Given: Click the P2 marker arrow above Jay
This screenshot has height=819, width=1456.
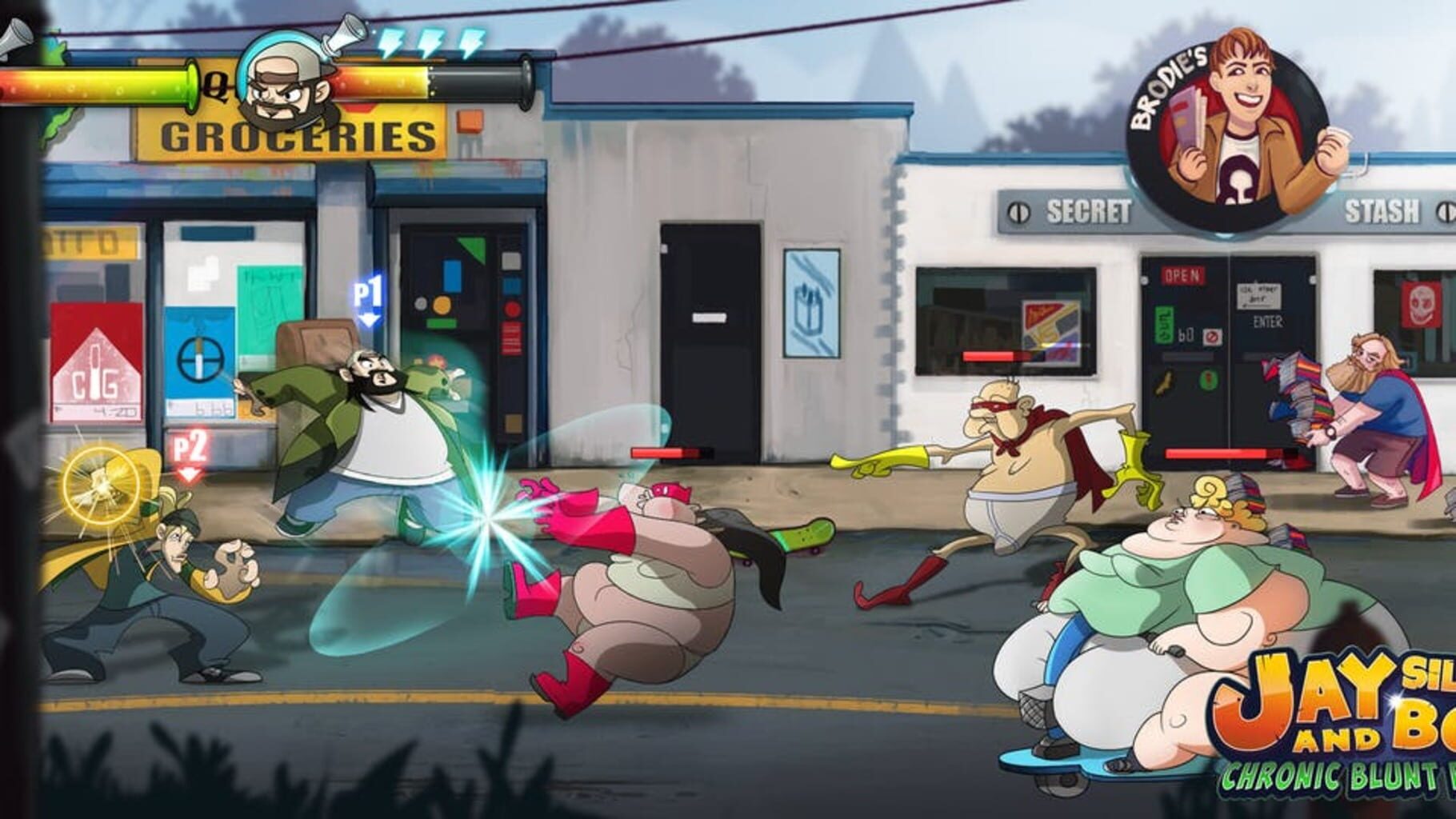Looking at the screenshot, I should coord(189,450).
